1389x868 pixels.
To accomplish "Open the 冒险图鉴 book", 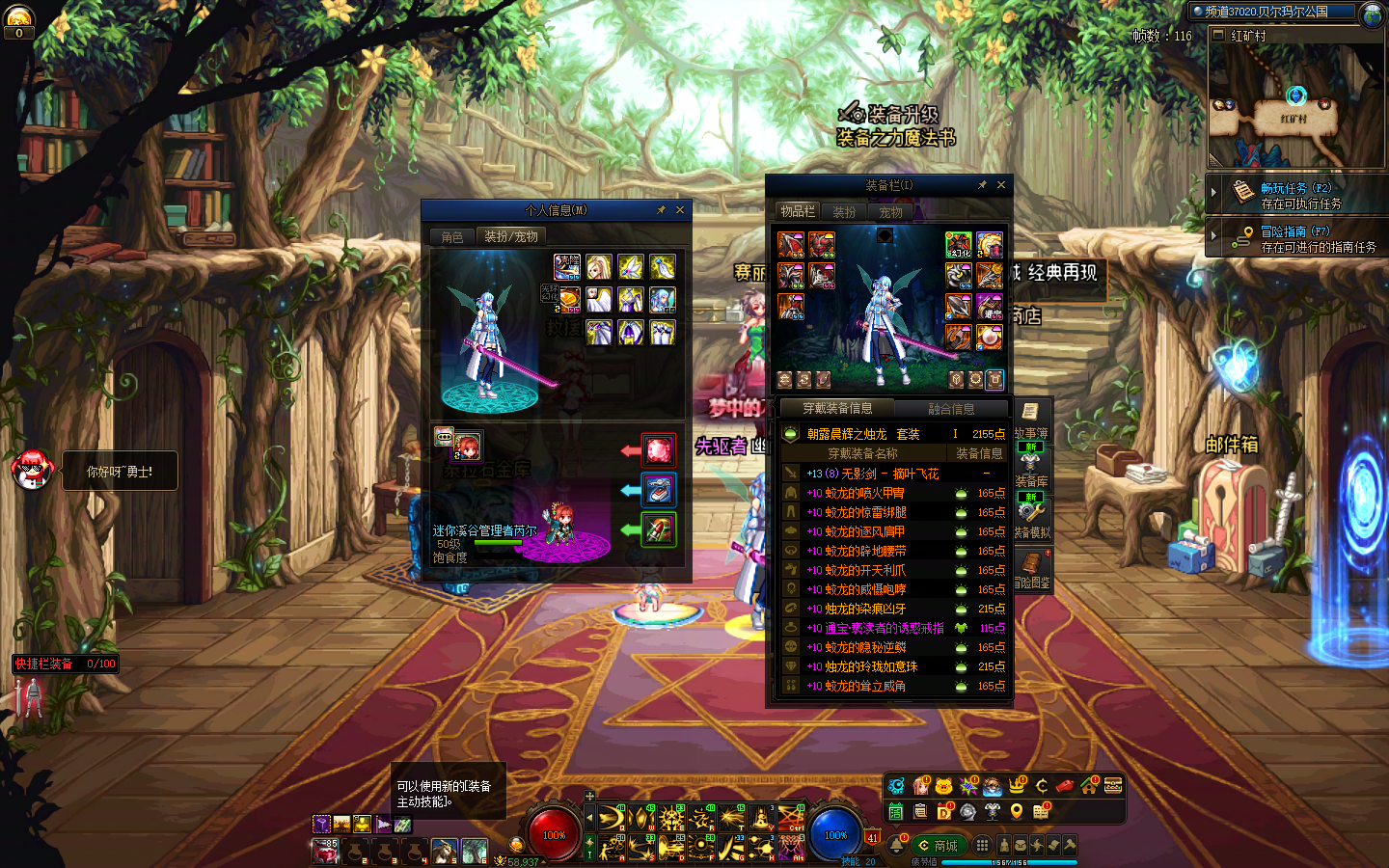I will click(1032, 569).
